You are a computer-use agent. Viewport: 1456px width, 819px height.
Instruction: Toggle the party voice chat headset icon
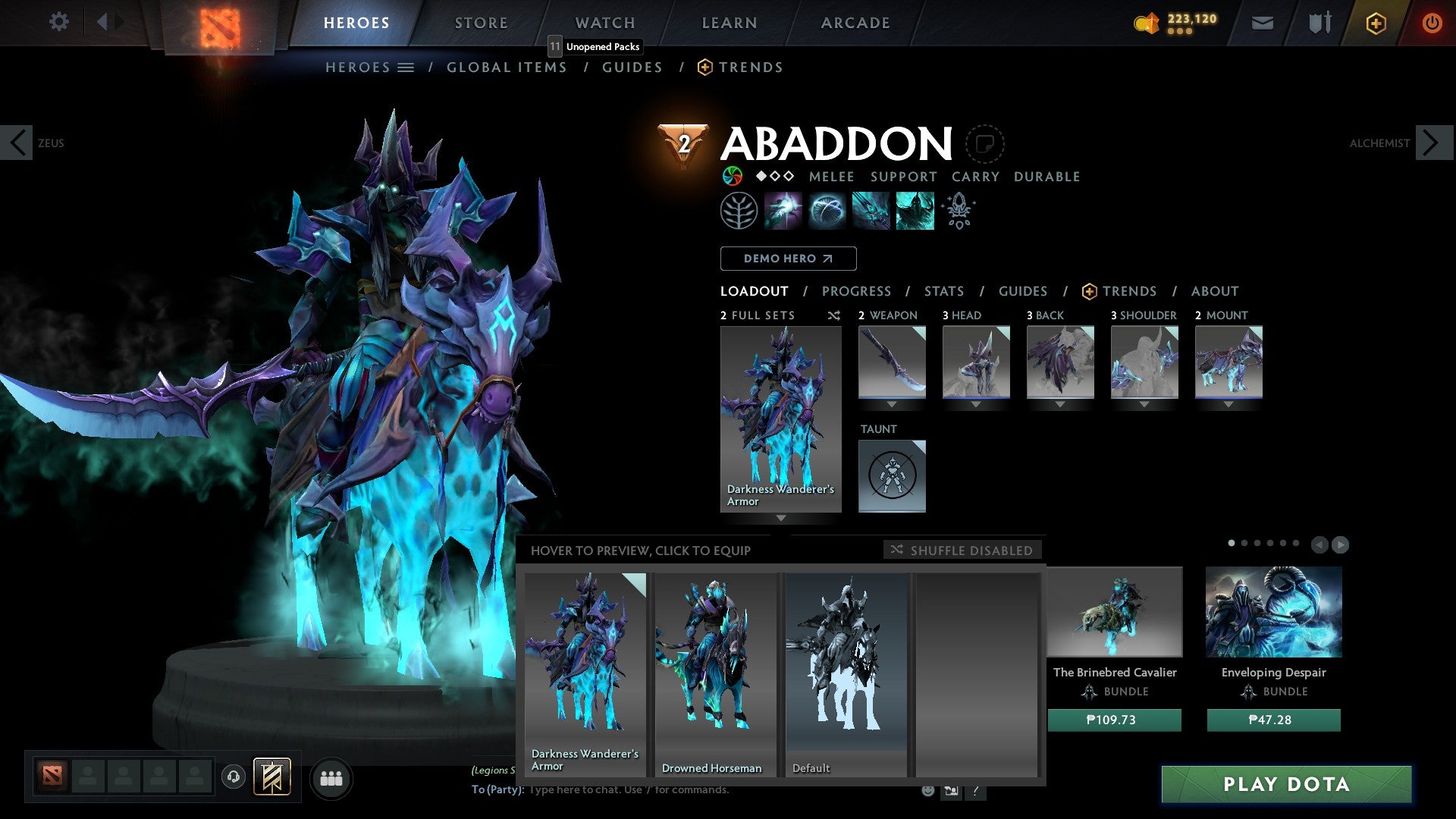(233, 777)
